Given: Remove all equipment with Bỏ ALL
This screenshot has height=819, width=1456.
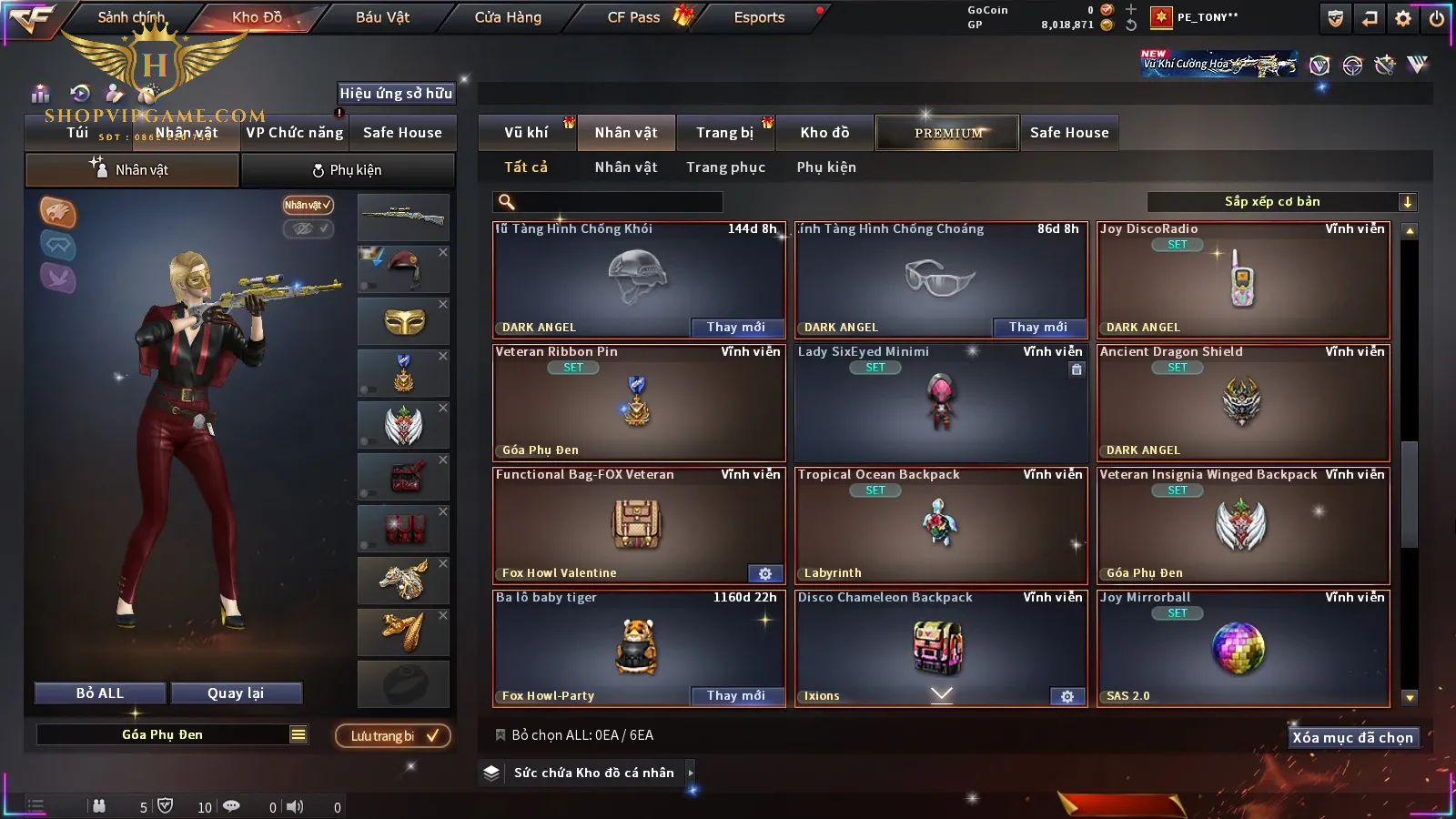Looking at the screenshot, I should 100,693.
